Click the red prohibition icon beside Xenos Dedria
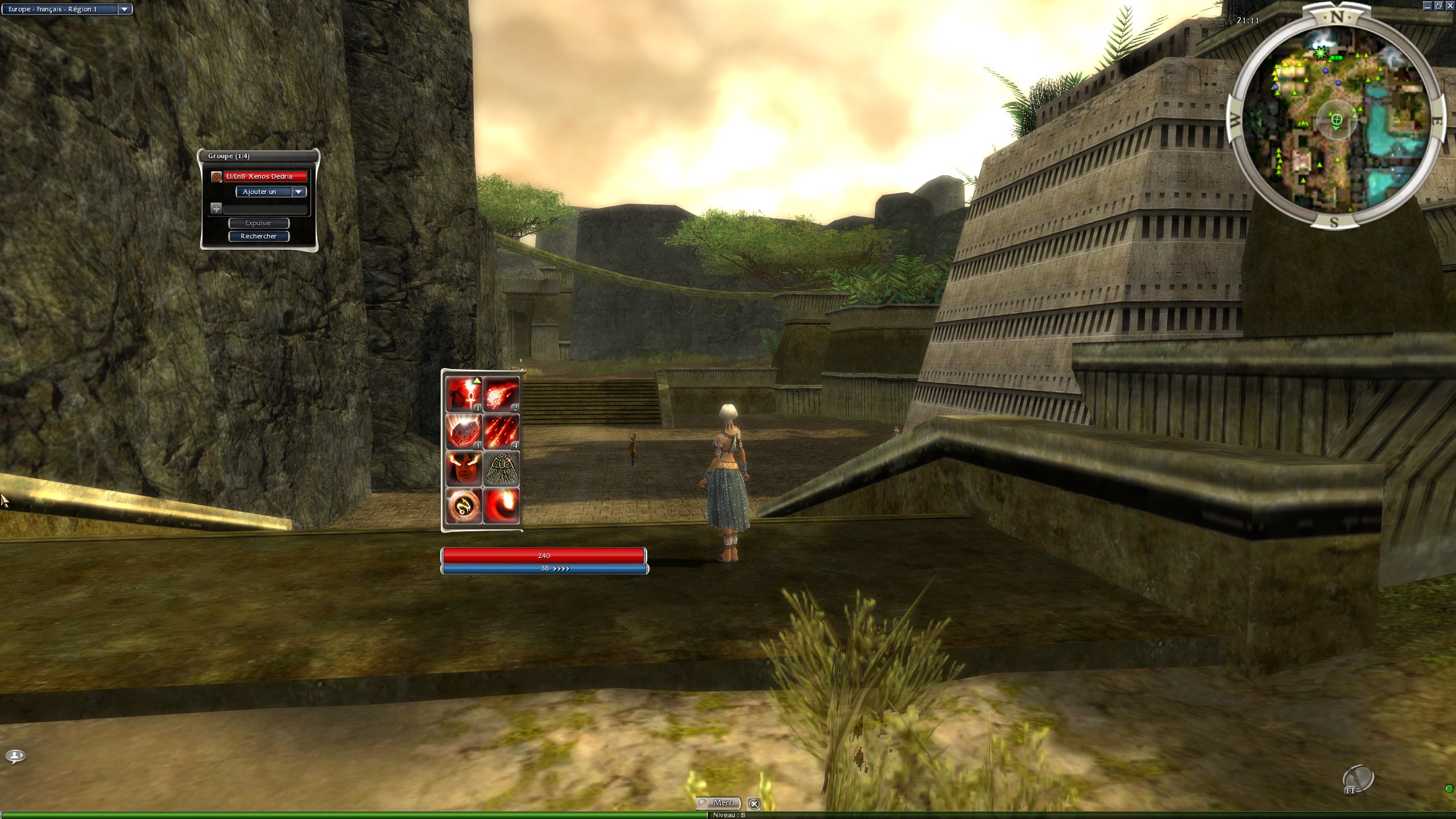The height and width of the screenshot is (819, 1456). 216,177
